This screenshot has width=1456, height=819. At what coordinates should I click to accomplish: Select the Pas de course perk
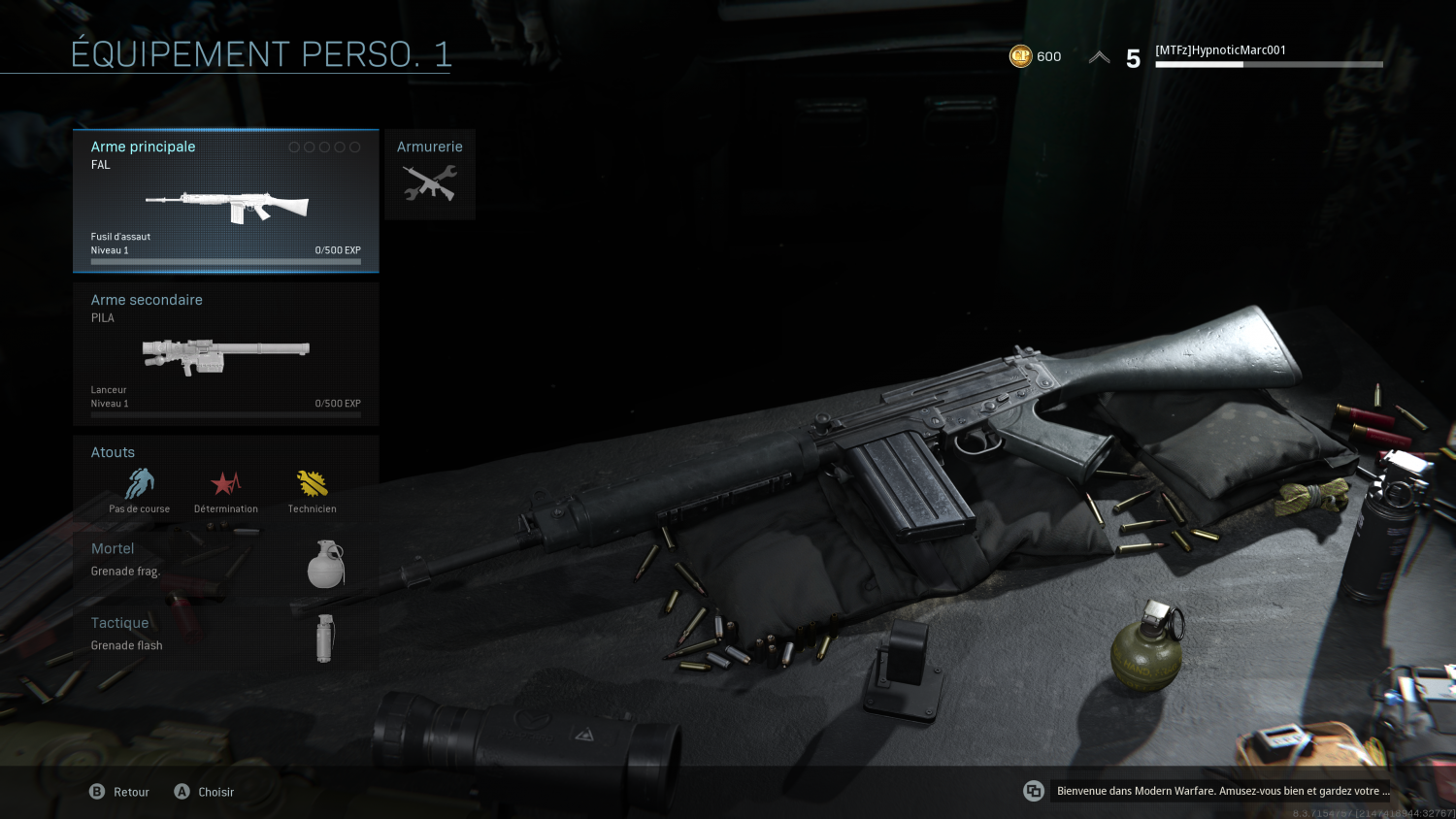click(140, 488)
